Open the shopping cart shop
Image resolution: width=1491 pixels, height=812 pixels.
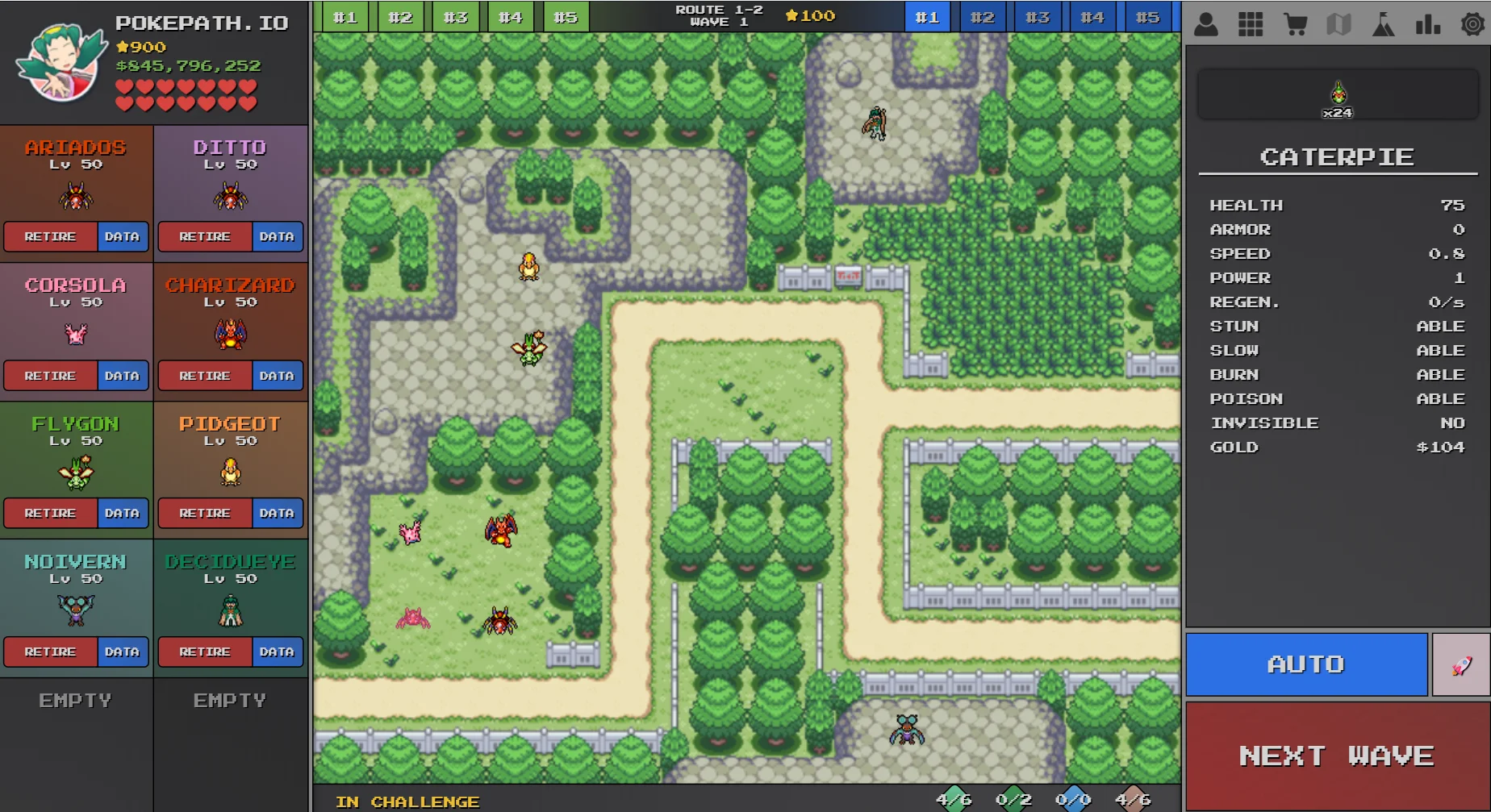coord(1297,23)
